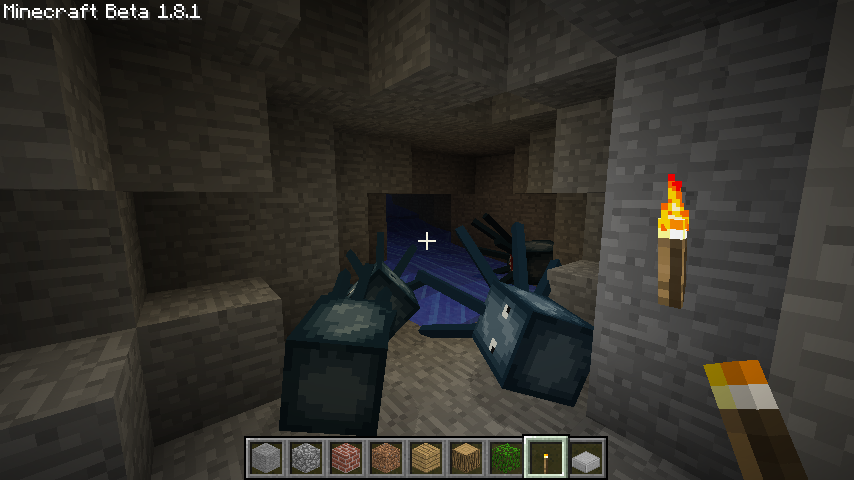Select the green leaves block slot
This screenshot has height=480, width=854.
(x=506, y=458)
